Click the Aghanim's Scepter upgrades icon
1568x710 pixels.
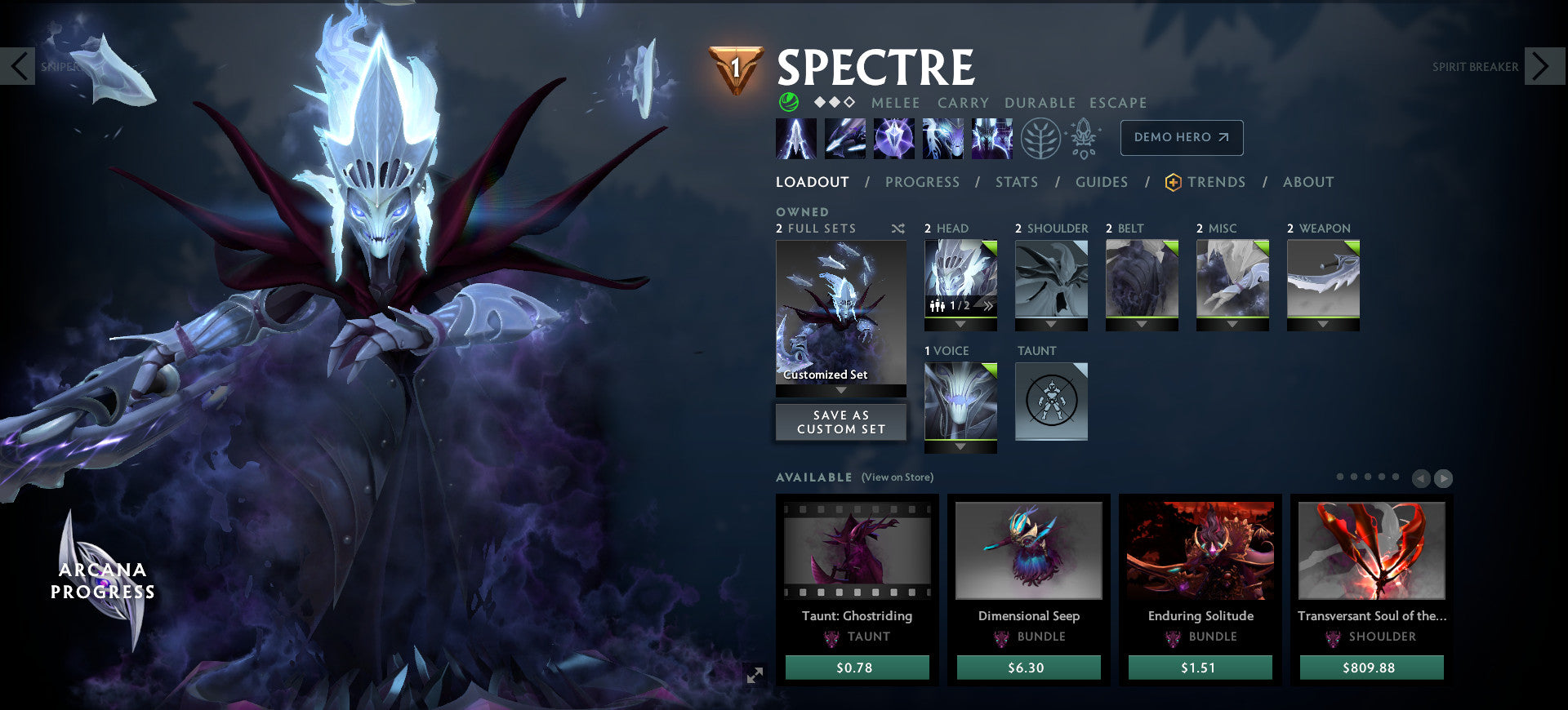[1082, 137]
